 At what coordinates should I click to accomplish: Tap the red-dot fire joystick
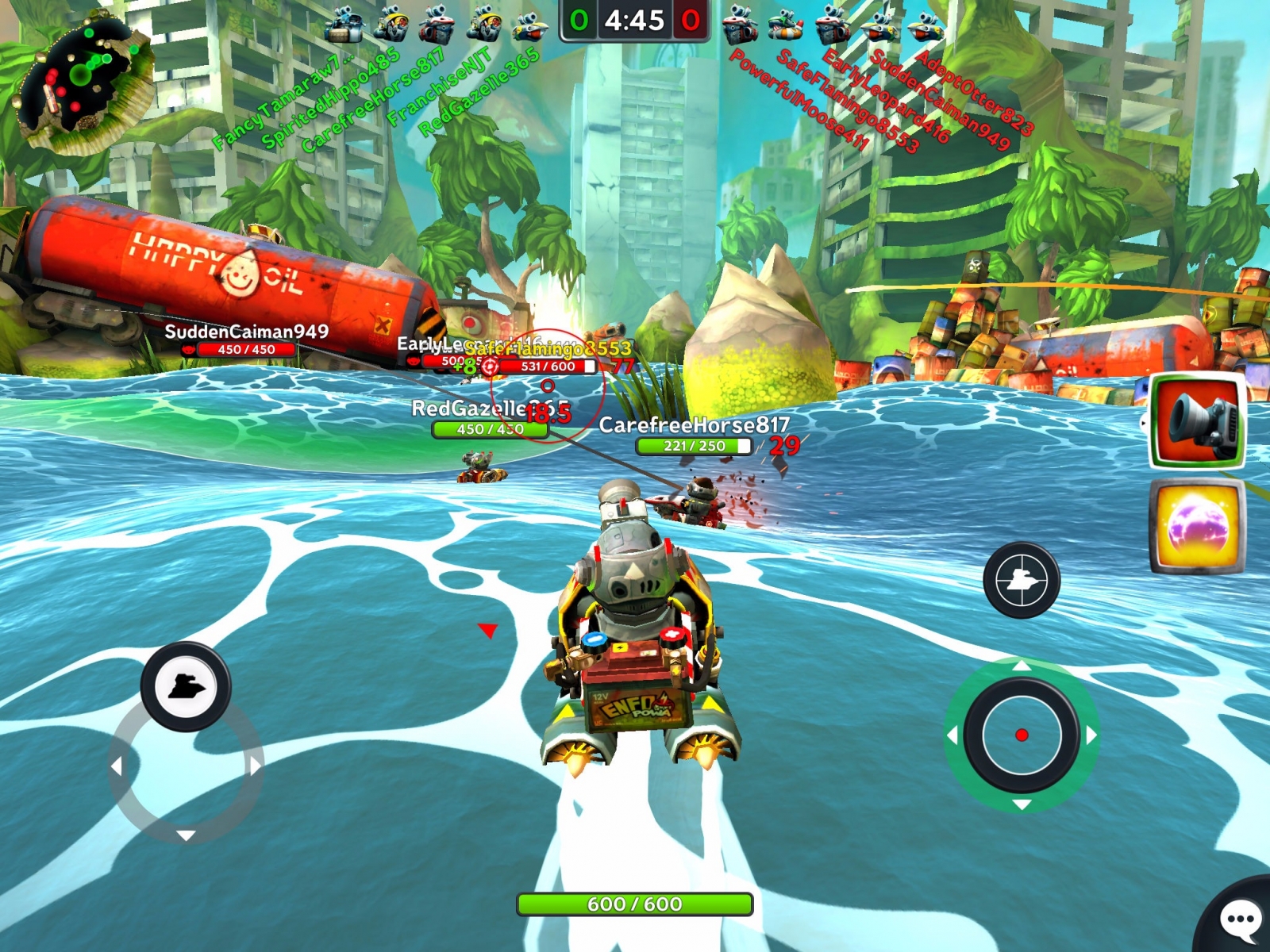(1022, 735)
